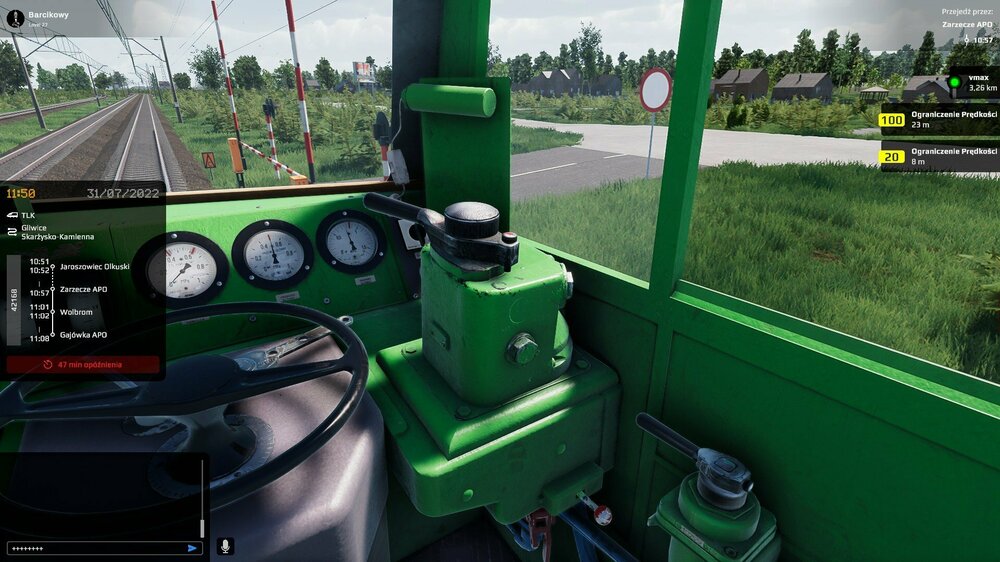Click the chat message input field
The height and width of the screenshot is (562, 1000).
pos(95,548)
